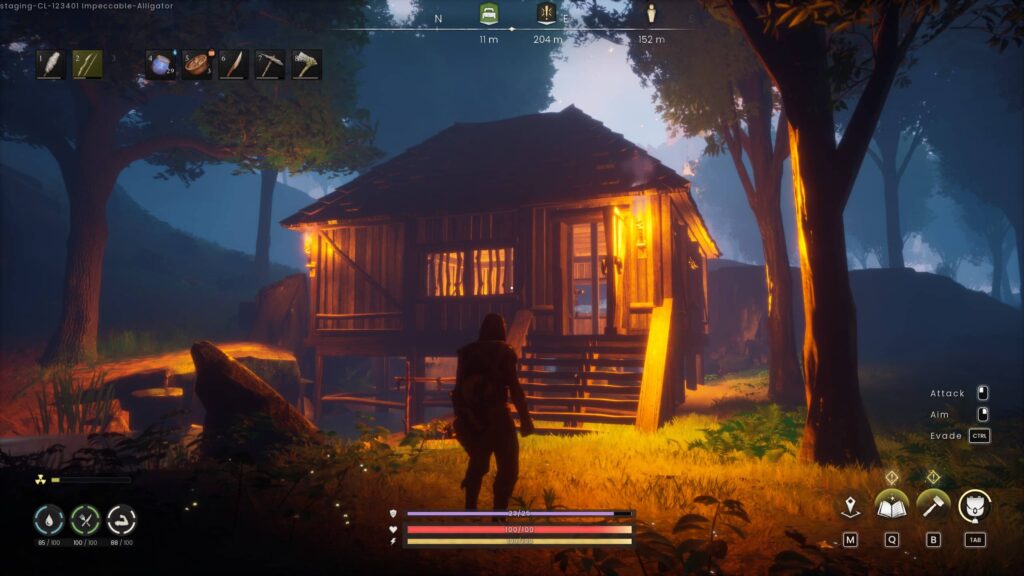This screenshot has height=576, width=1024.
Task: Click the 204 m objective compass marker
Action: click(x=547, y=13)
